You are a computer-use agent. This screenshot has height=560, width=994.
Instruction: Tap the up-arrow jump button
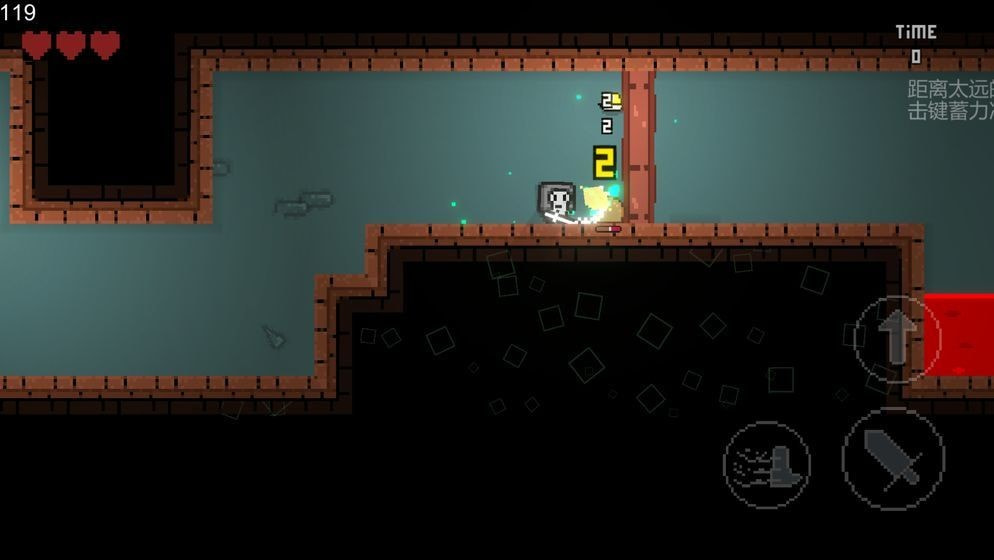[897, 339]
